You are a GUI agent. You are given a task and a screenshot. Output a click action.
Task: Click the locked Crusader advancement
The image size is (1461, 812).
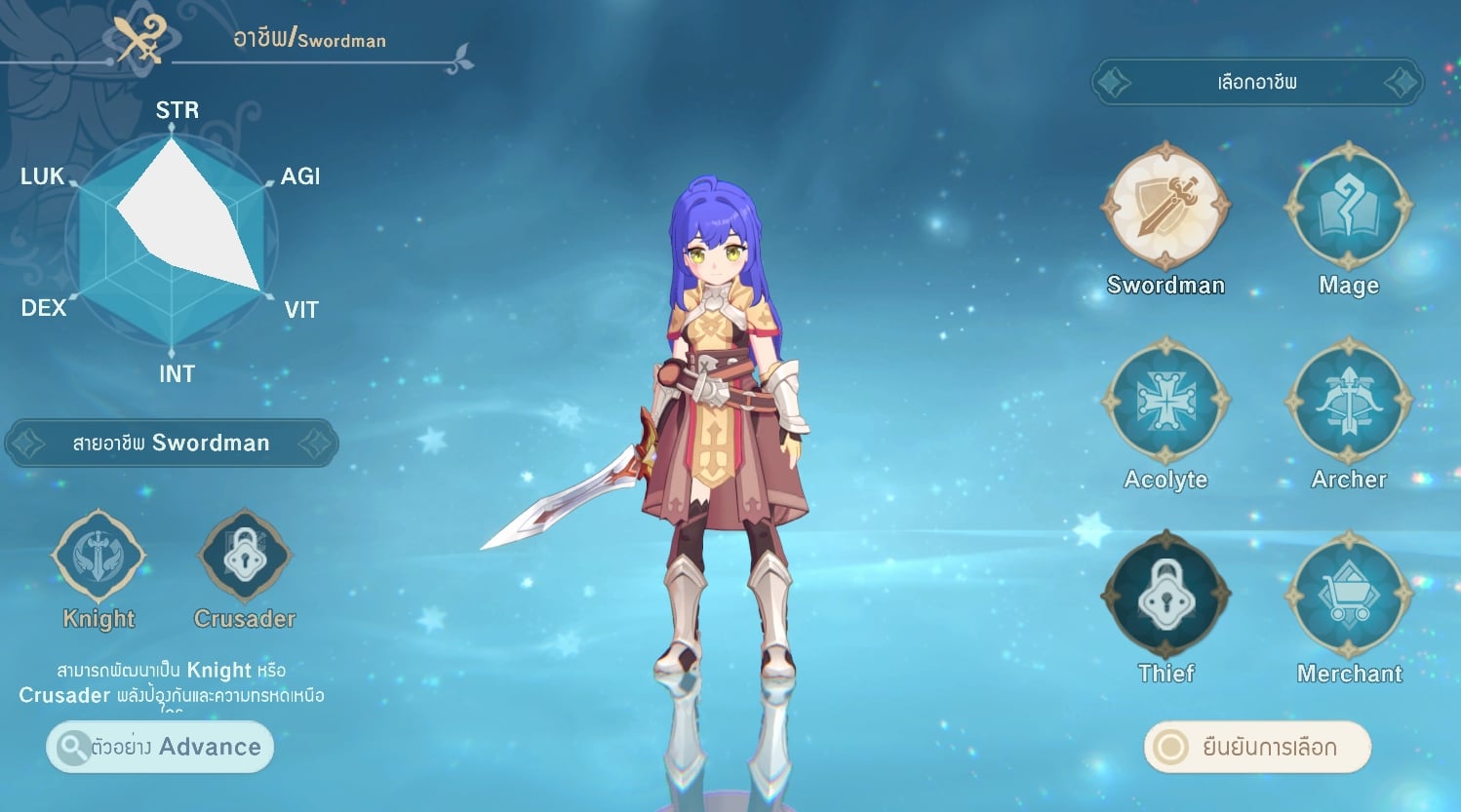(244, 558)
